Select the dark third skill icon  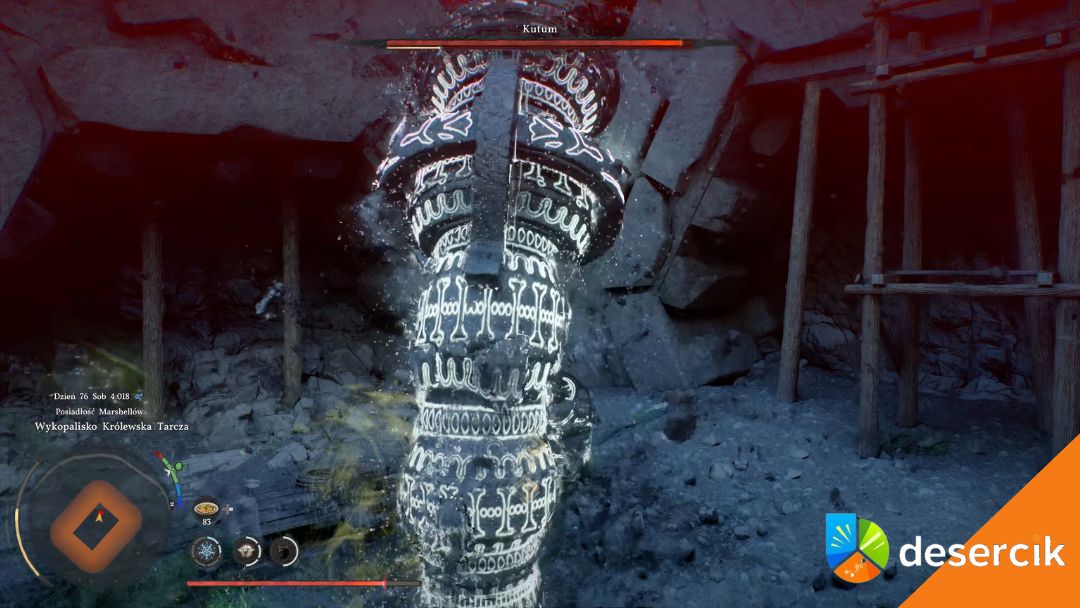click(284, 551)
